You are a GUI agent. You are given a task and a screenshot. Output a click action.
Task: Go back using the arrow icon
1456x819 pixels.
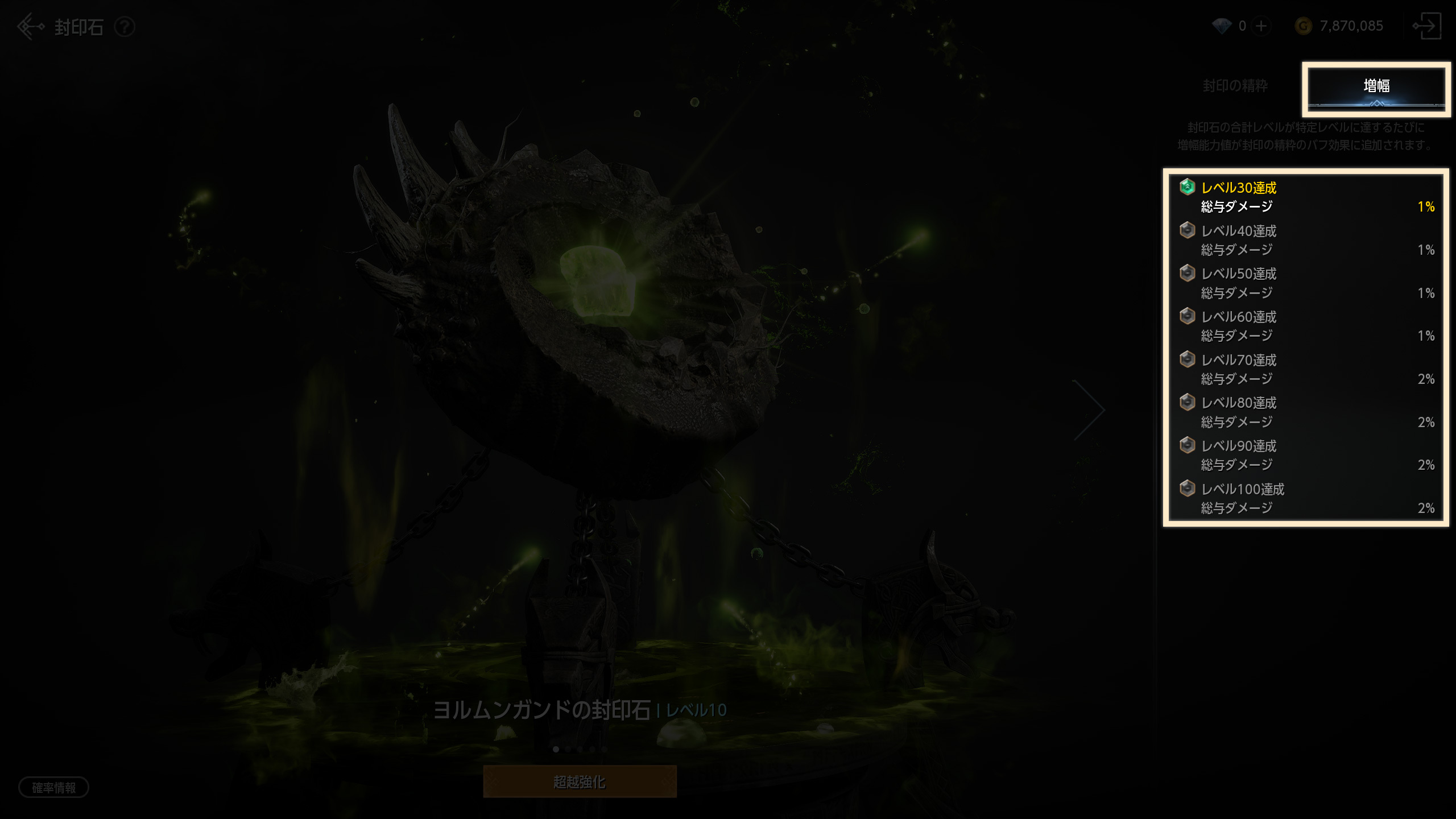(30, 27)
